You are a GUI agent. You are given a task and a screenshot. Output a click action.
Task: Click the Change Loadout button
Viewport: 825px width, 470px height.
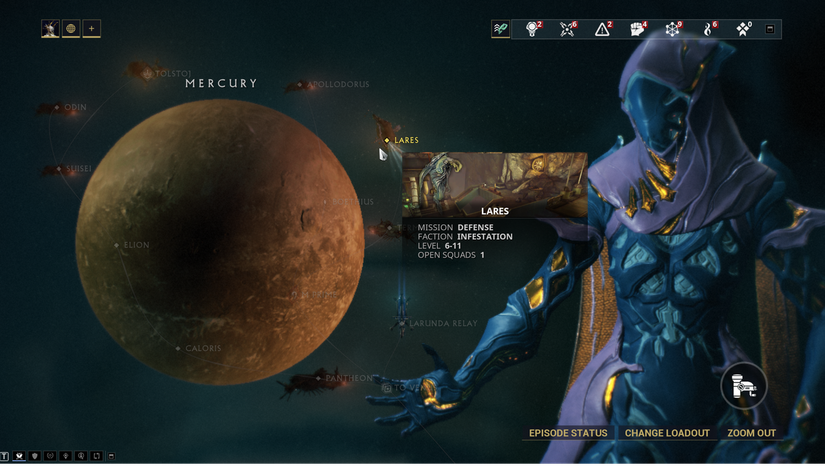667,433
